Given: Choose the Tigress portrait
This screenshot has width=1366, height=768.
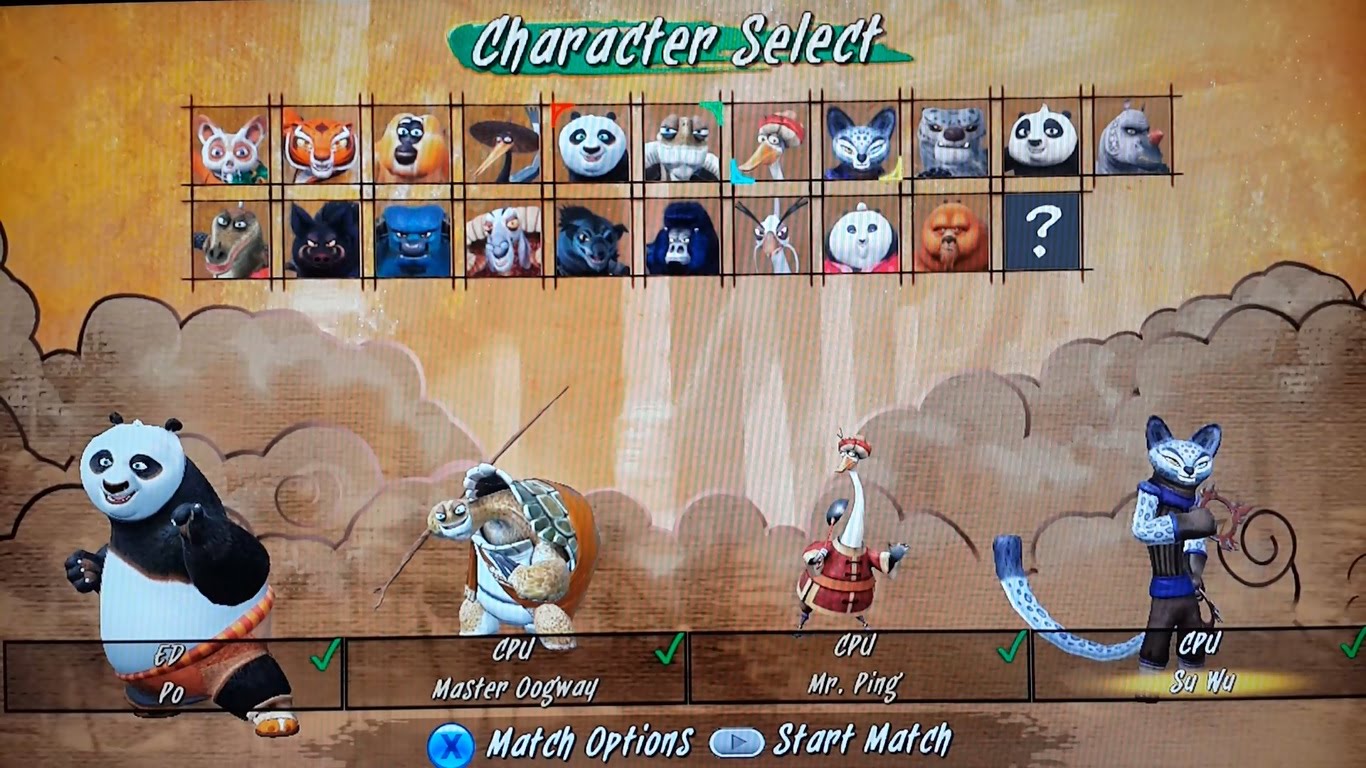Looking at the screenshot, I should tap(319, 146).
